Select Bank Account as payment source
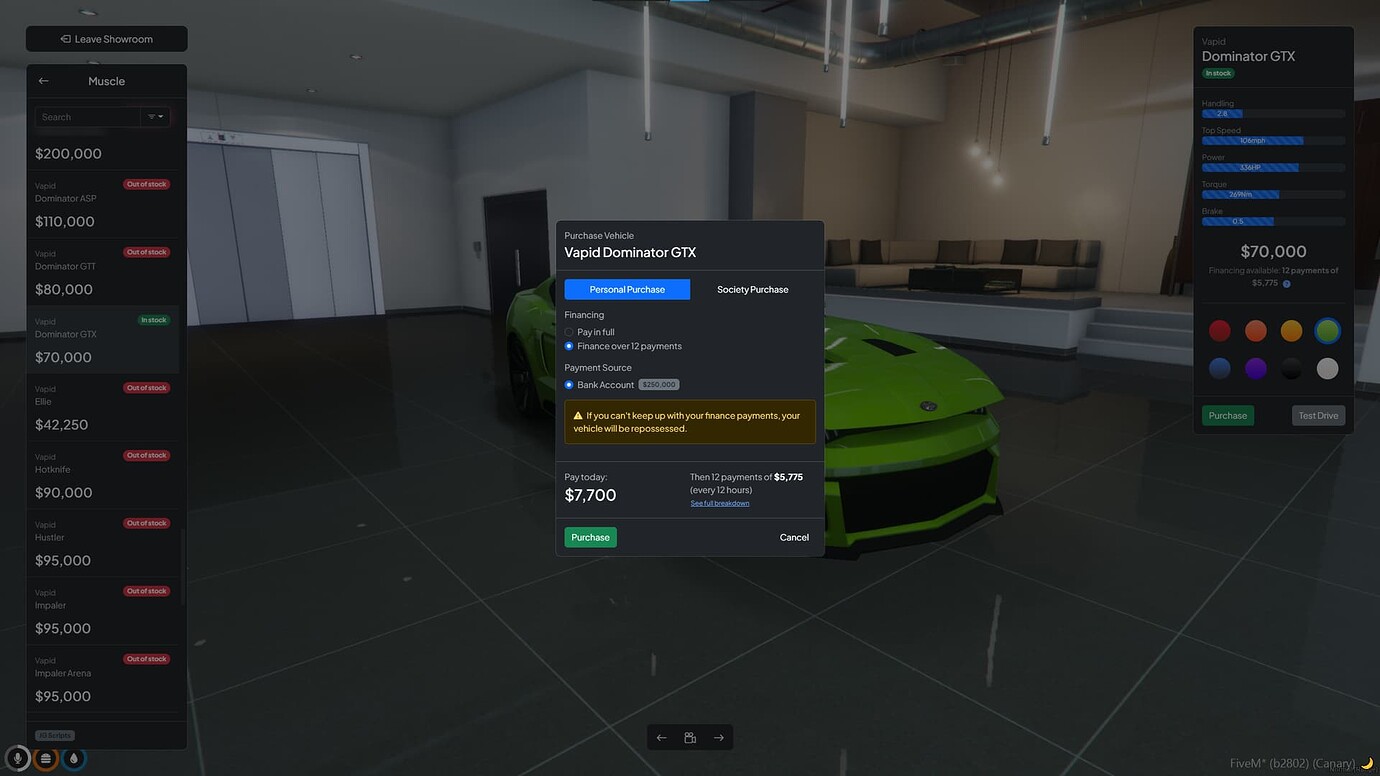This screenshot has height=776, width=1380. click(568, 384)
